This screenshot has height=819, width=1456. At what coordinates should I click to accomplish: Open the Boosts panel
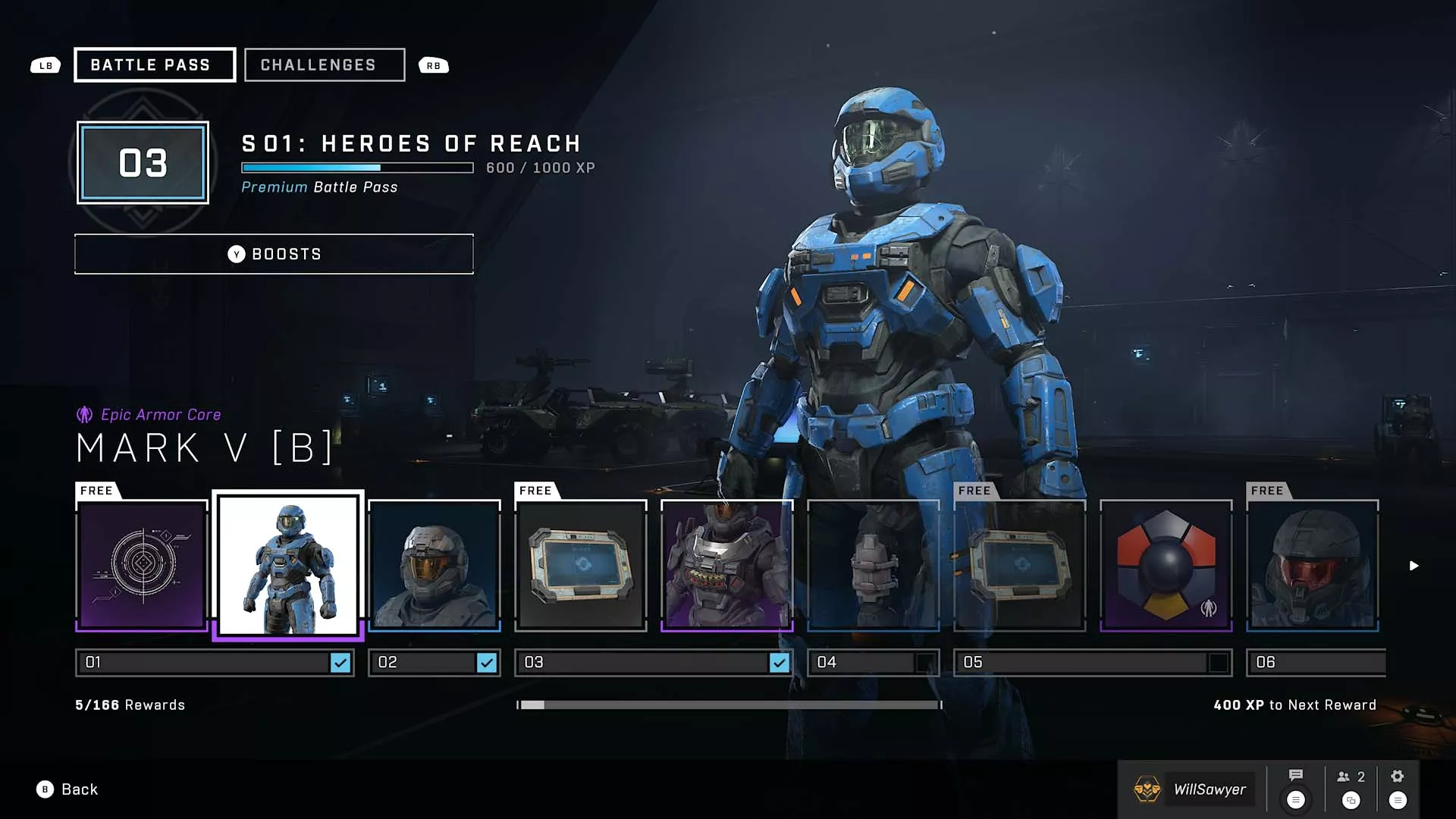273,253
